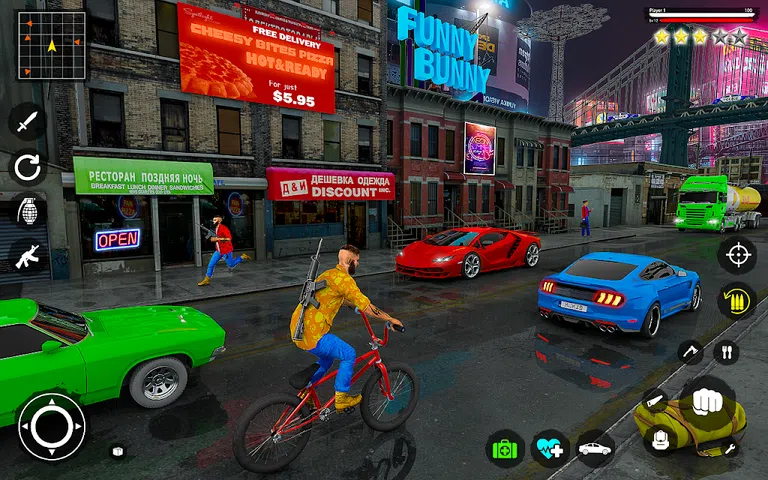Viewport: 768px width, 480px height.
Task: Tap the car vehicle button
Action: click(595, 448)
